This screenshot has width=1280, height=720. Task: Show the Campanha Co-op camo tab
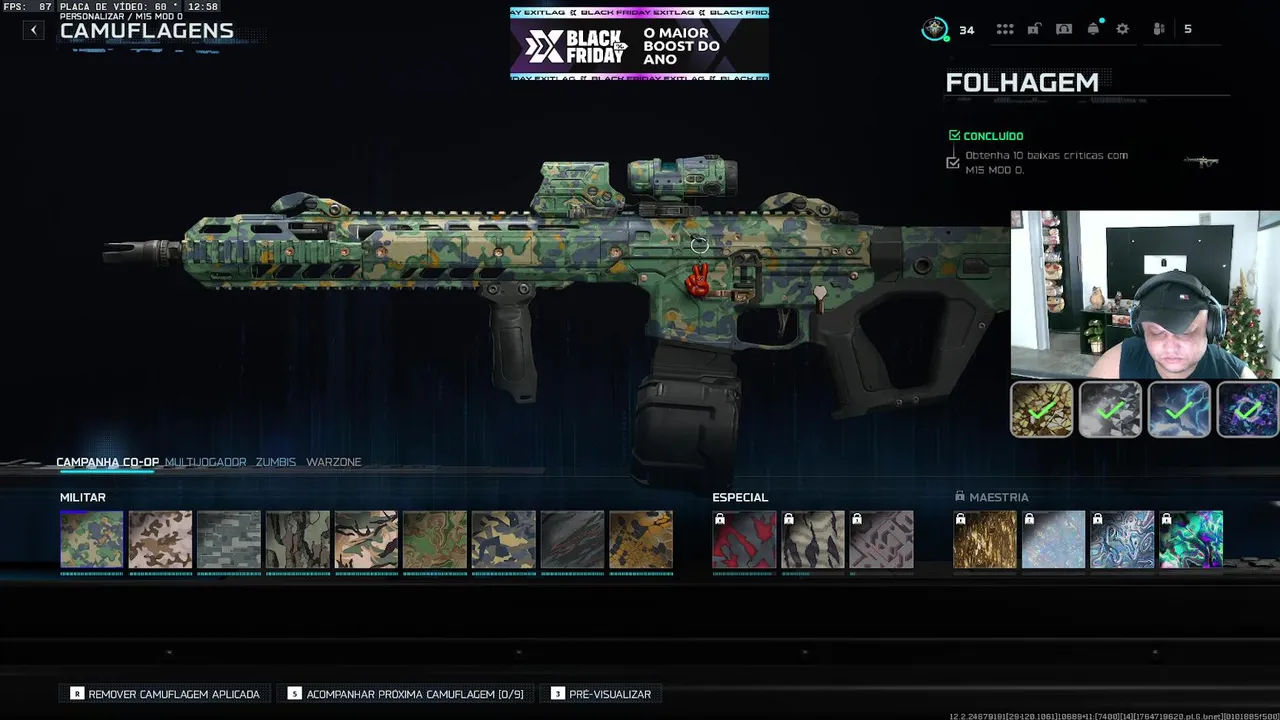(x=107, y=462)
